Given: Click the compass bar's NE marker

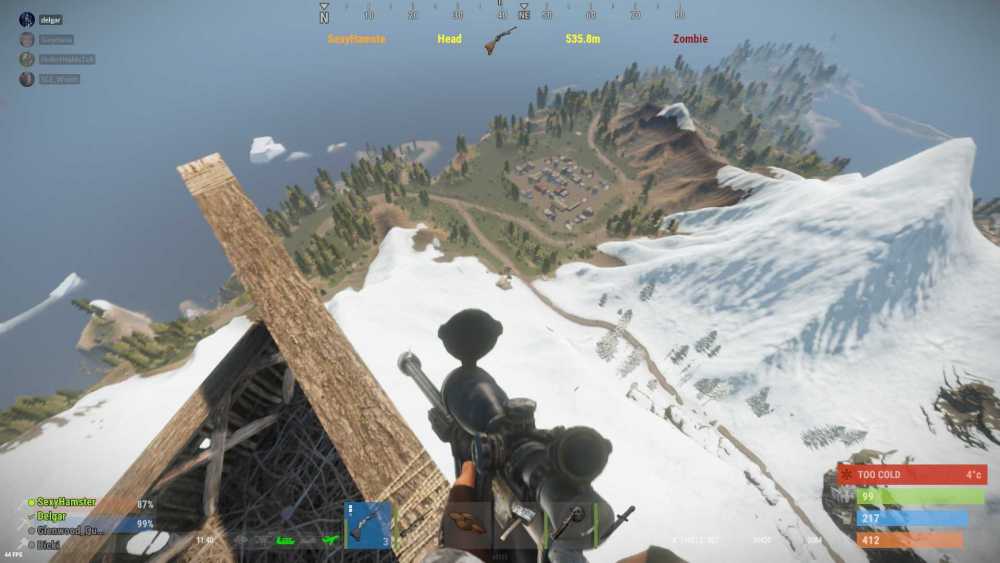Looking at the screenshot, I should 524,14.
